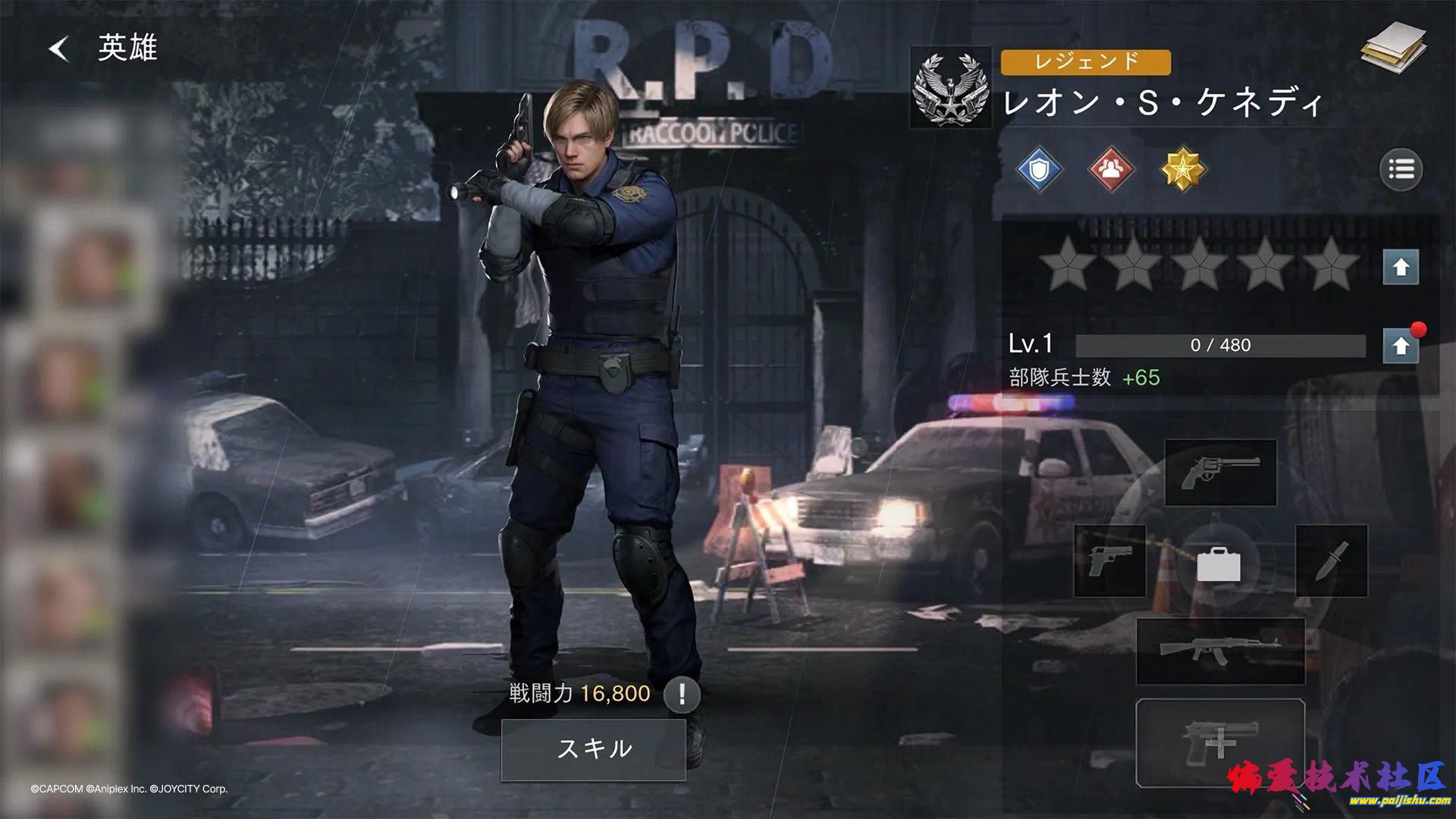Open the combat knife equipment slot
The height and width of the screenshot is (819, 1456).
tap(1331, 561)
